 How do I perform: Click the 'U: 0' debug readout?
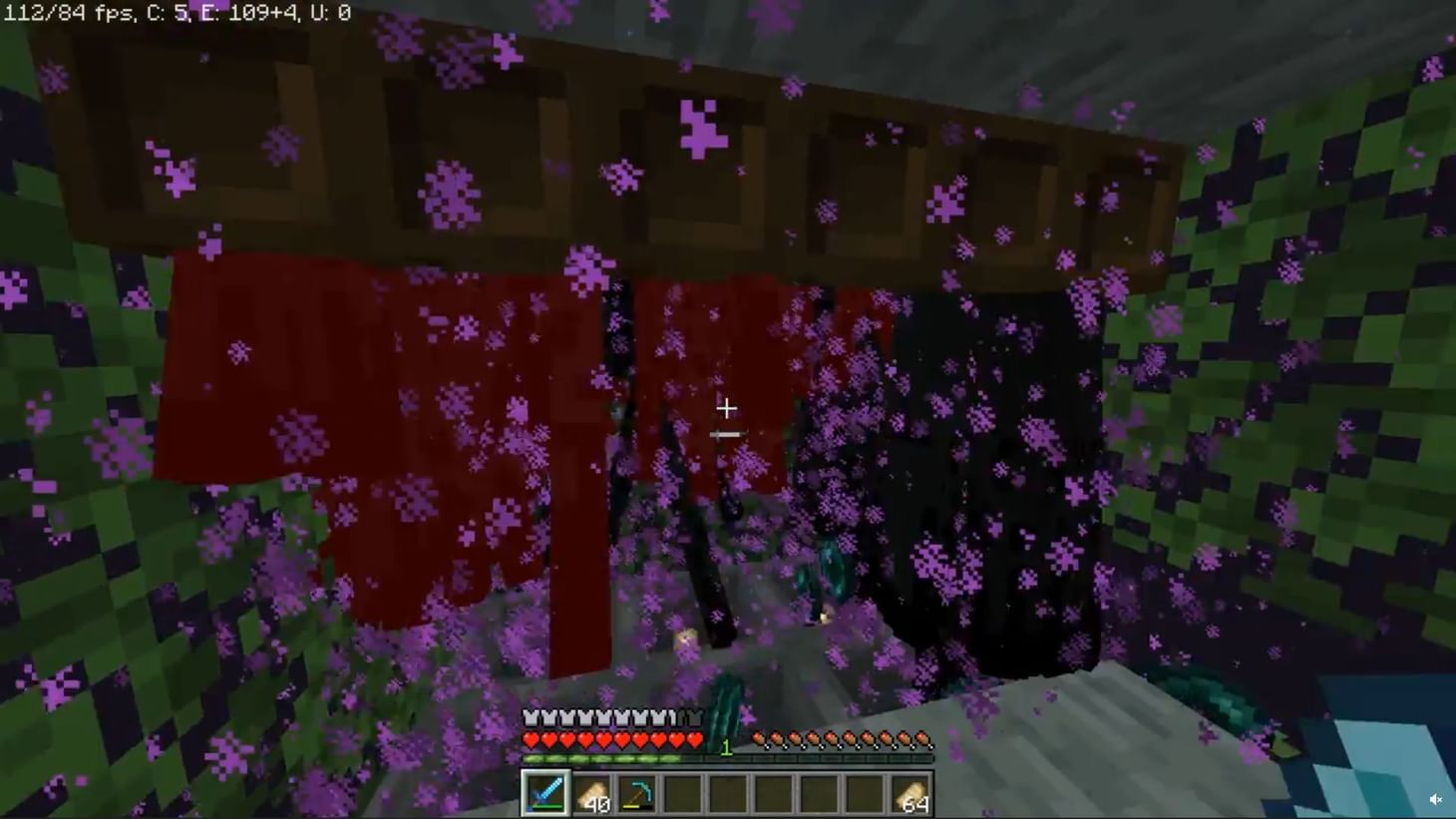(329, 12)
